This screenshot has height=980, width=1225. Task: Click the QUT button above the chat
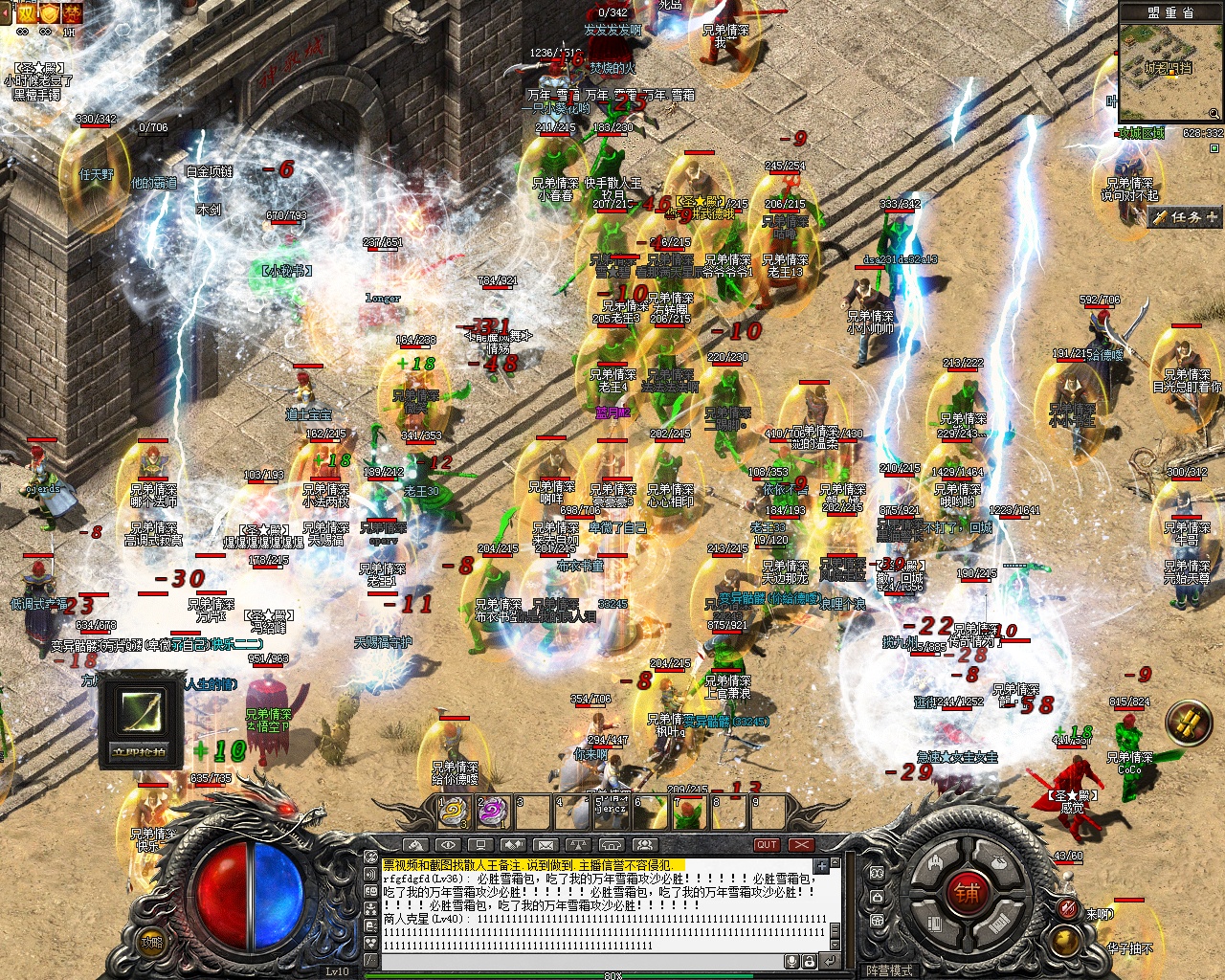click(767, 845)
